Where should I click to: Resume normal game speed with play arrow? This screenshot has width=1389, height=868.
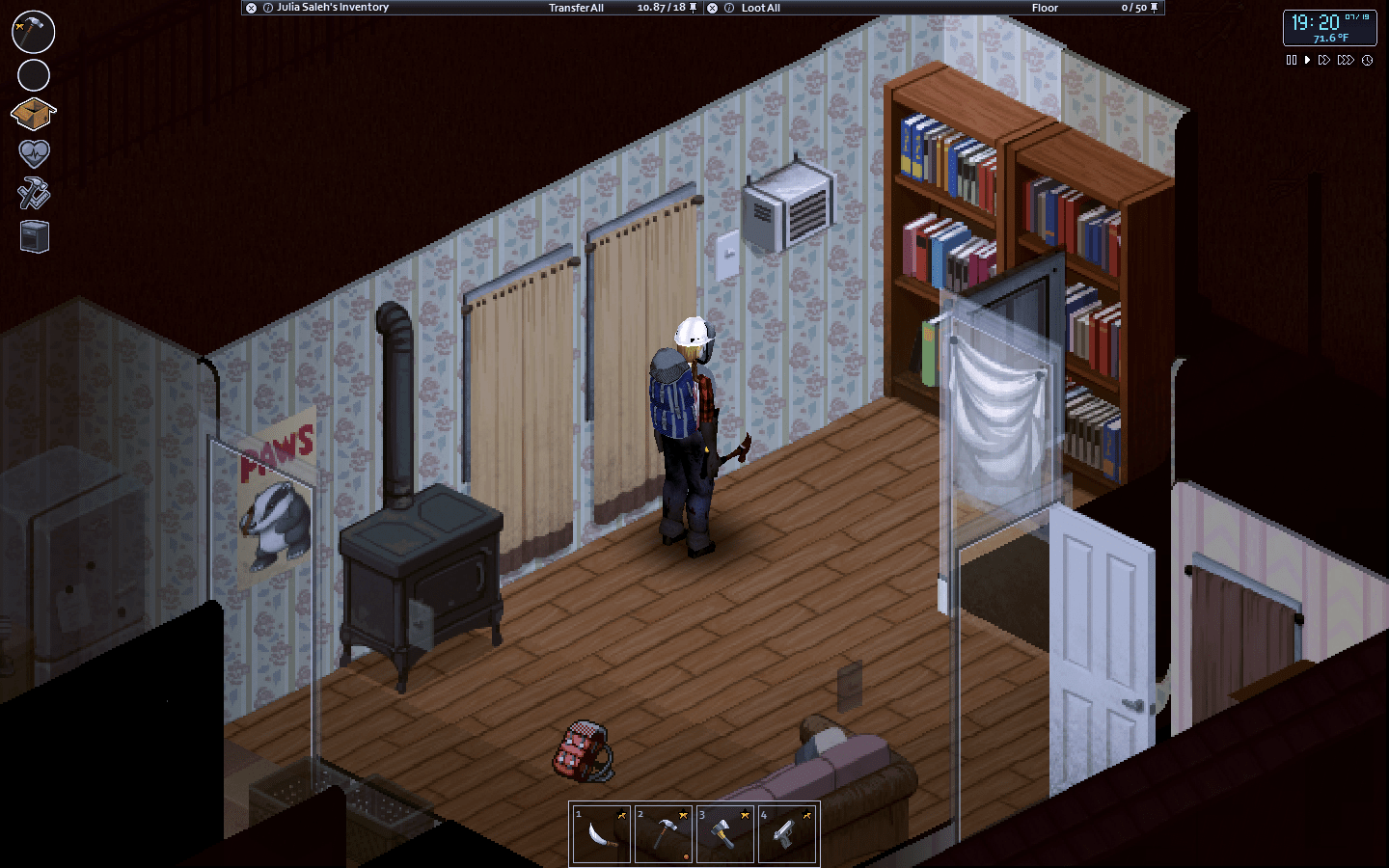(1307, 60)
